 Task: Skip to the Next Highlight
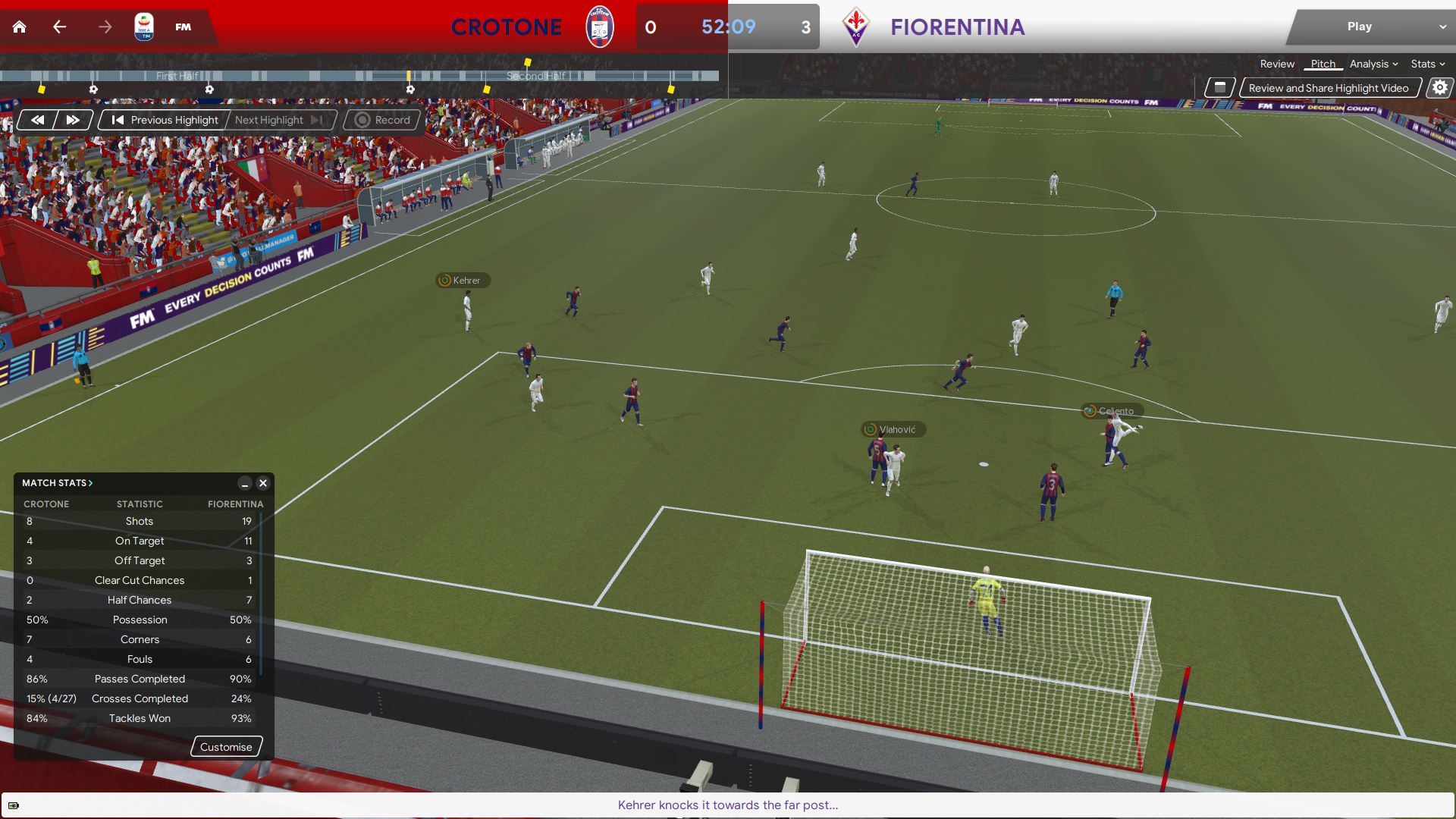[x=278, y=120]
